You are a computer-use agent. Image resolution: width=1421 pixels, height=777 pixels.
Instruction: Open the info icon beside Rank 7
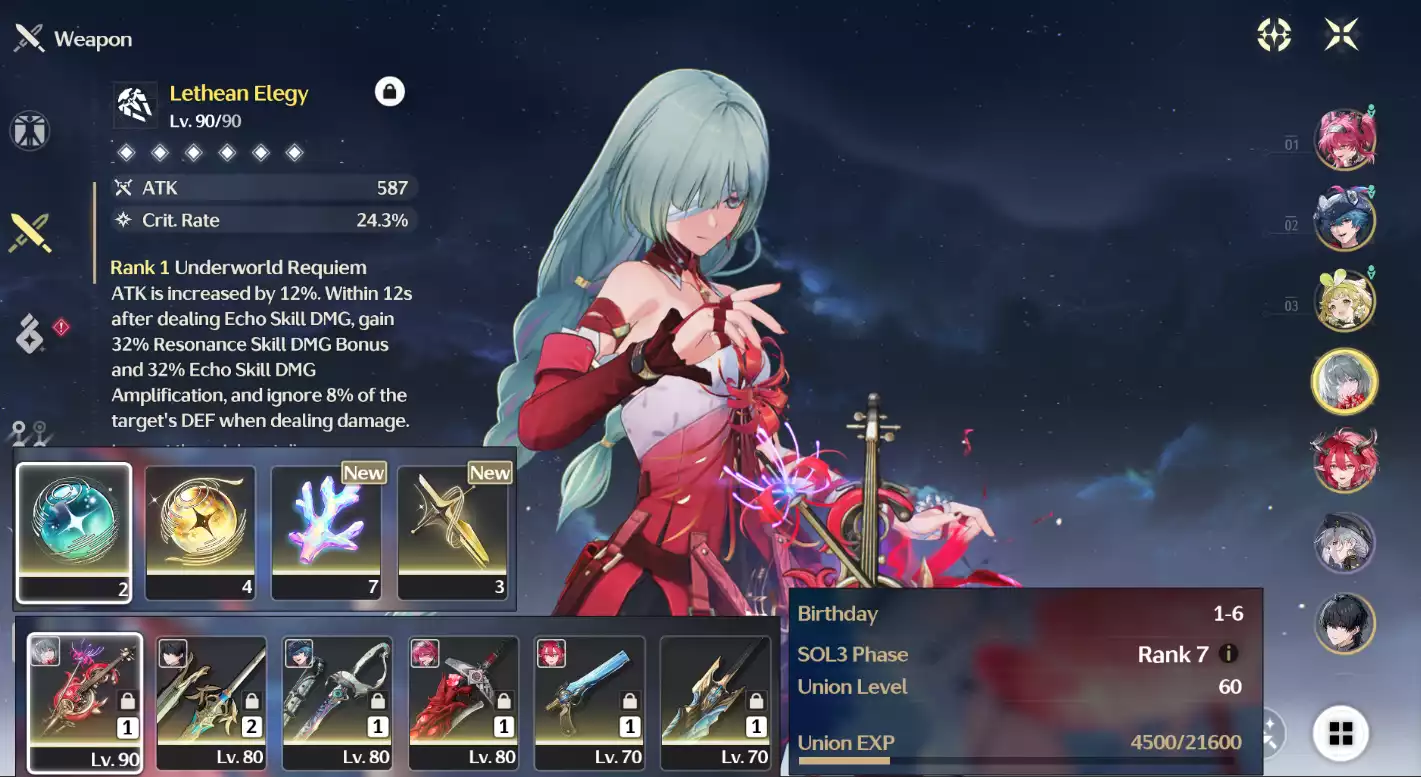coord(1227,654)
